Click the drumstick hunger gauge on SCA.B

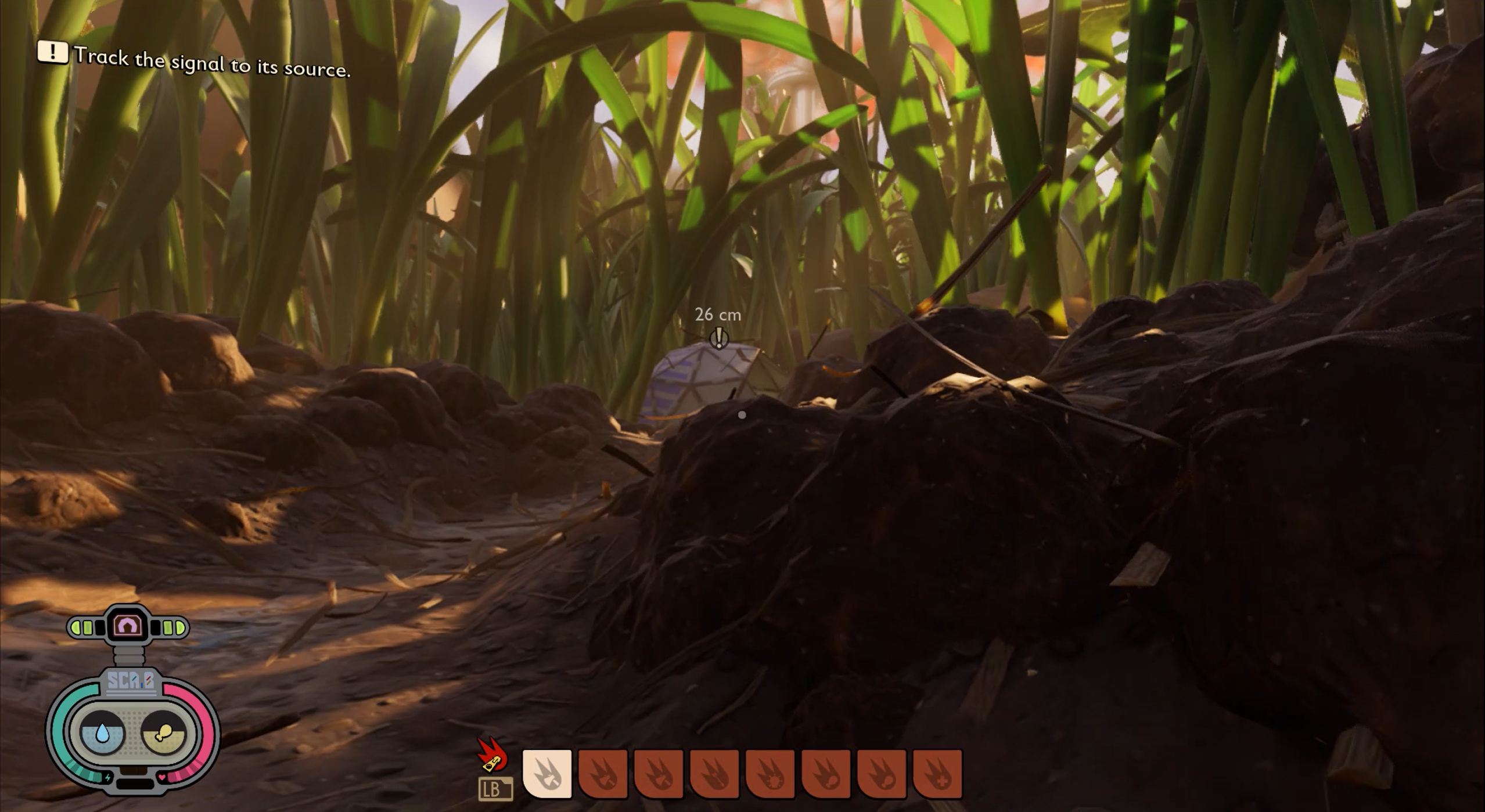point(163,732)
